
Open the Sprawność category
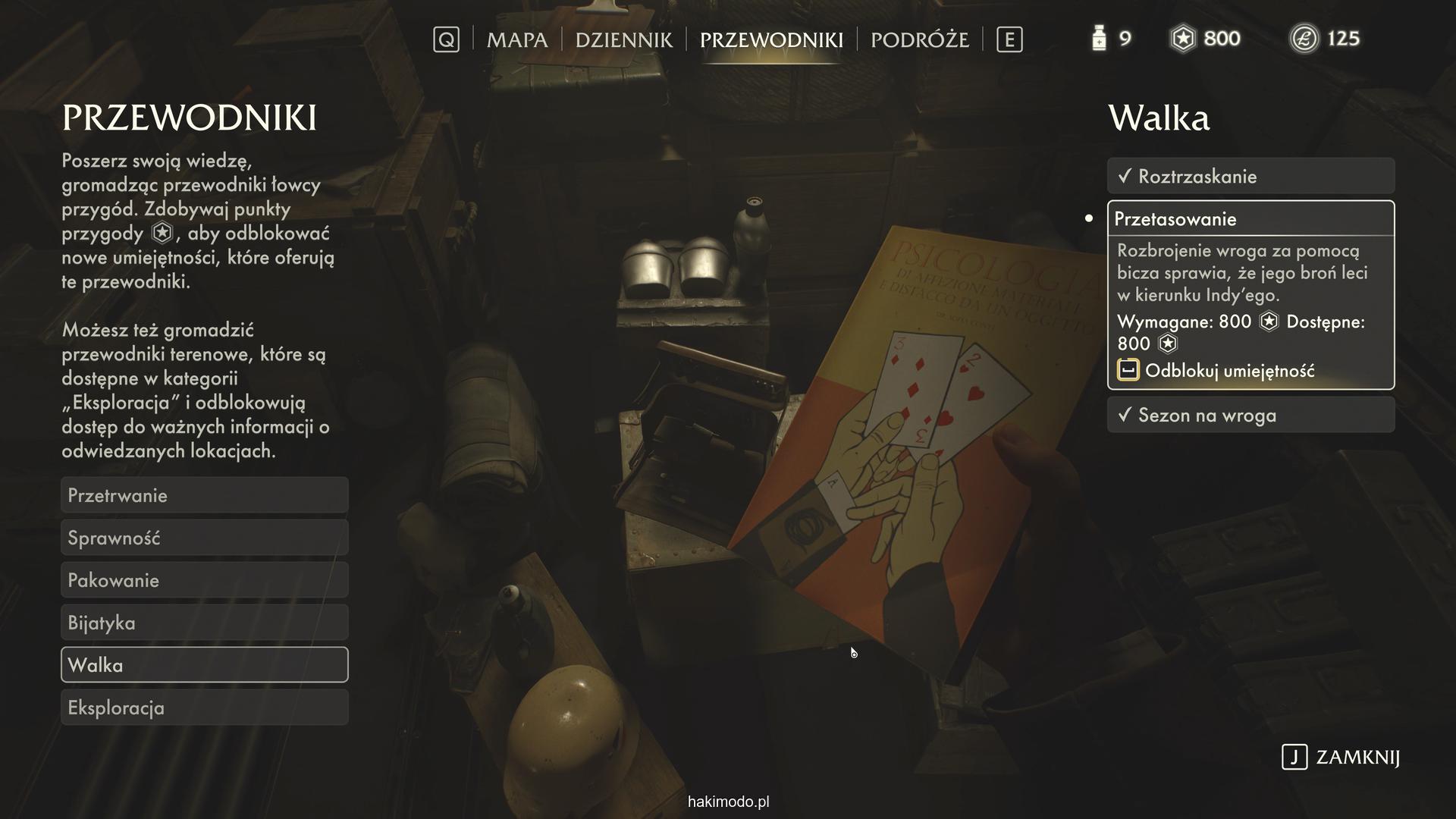pos(204,538)
